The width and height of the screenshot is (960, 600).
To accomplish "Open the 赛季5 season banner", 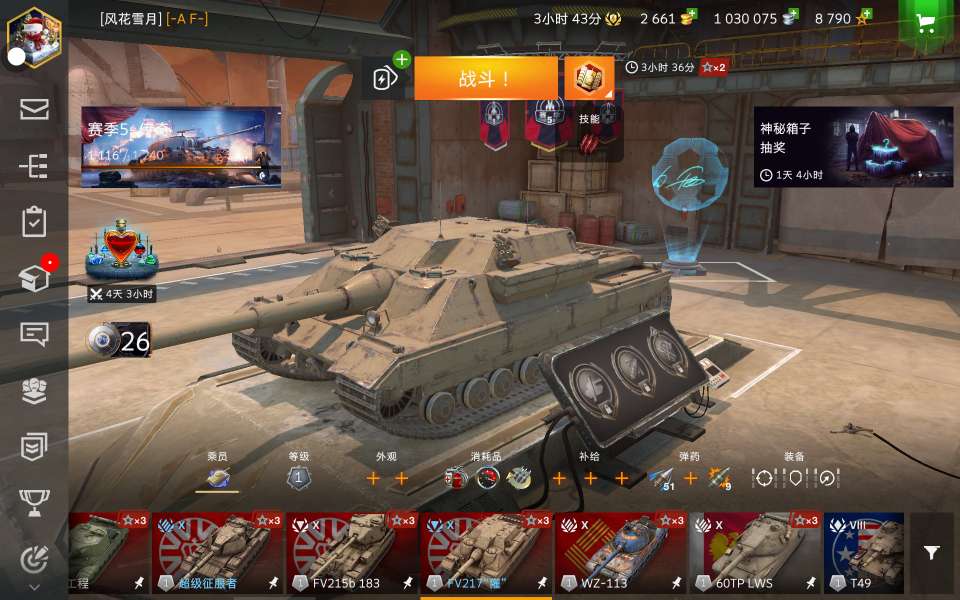I will pyautogui.click(x=180, y=147).
